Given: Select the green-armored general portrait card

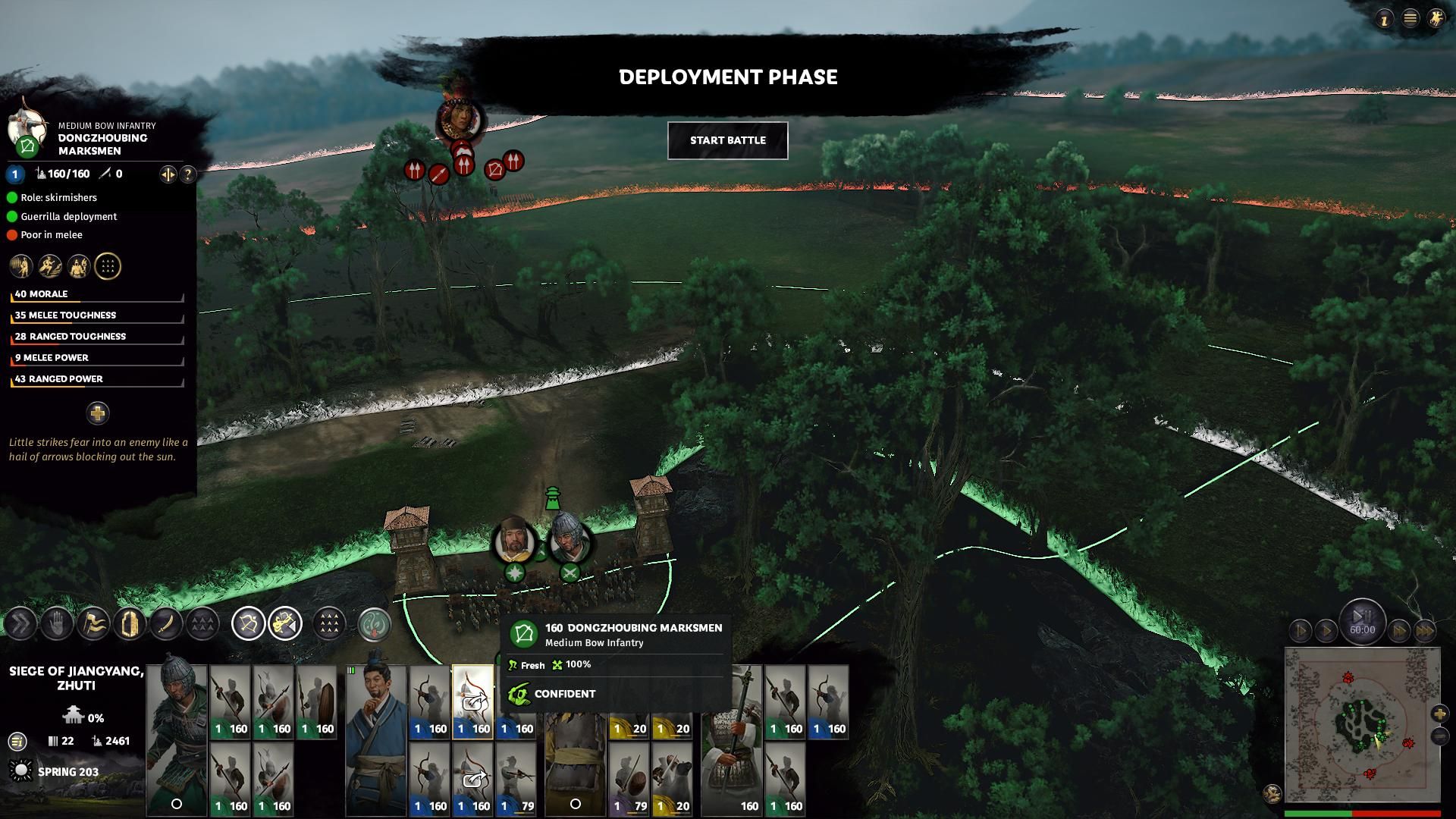Looking at the screenshot, I should [176, 739].
